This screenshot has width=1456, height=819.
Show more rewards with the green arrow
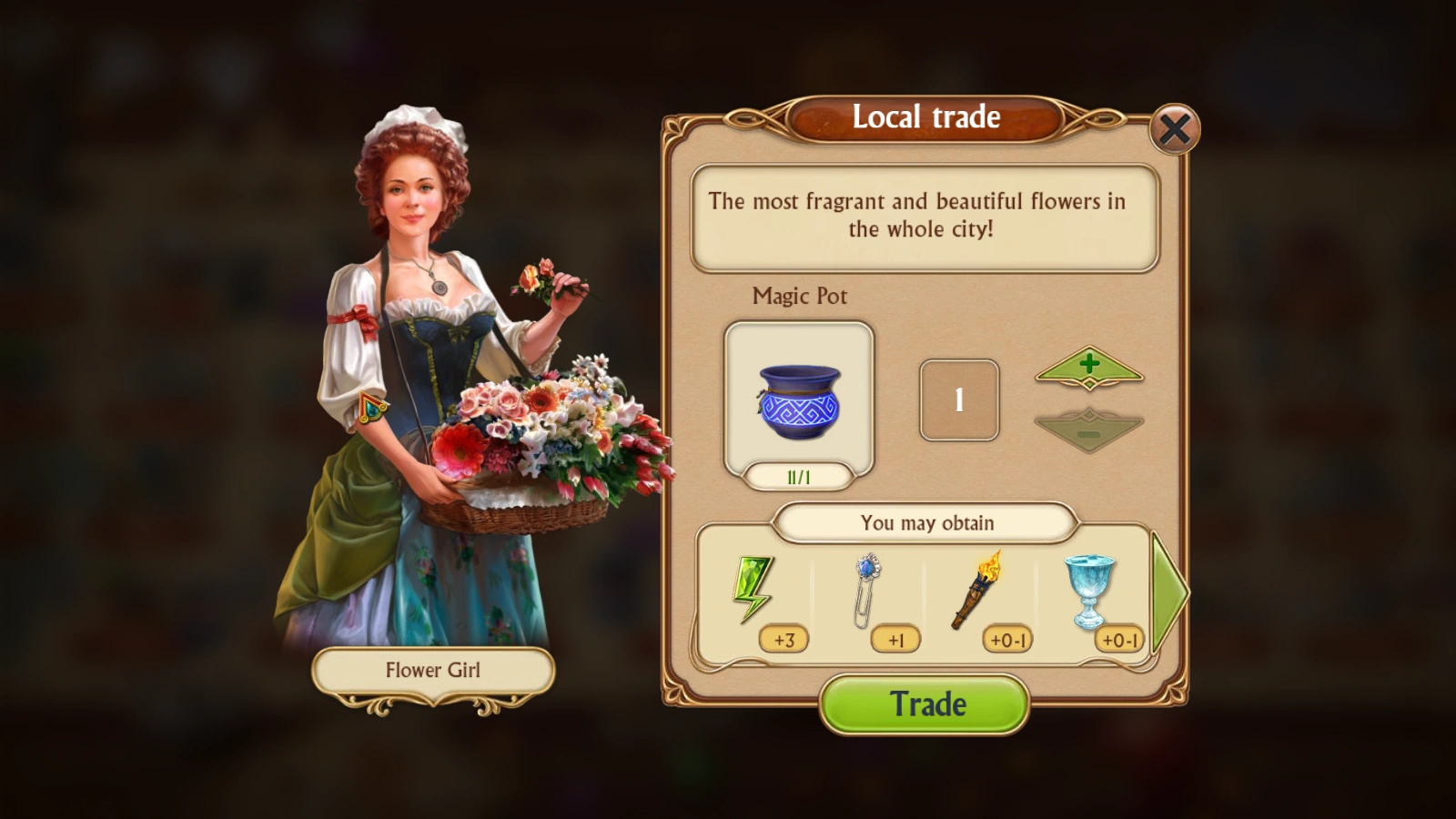pos(1168,592)
